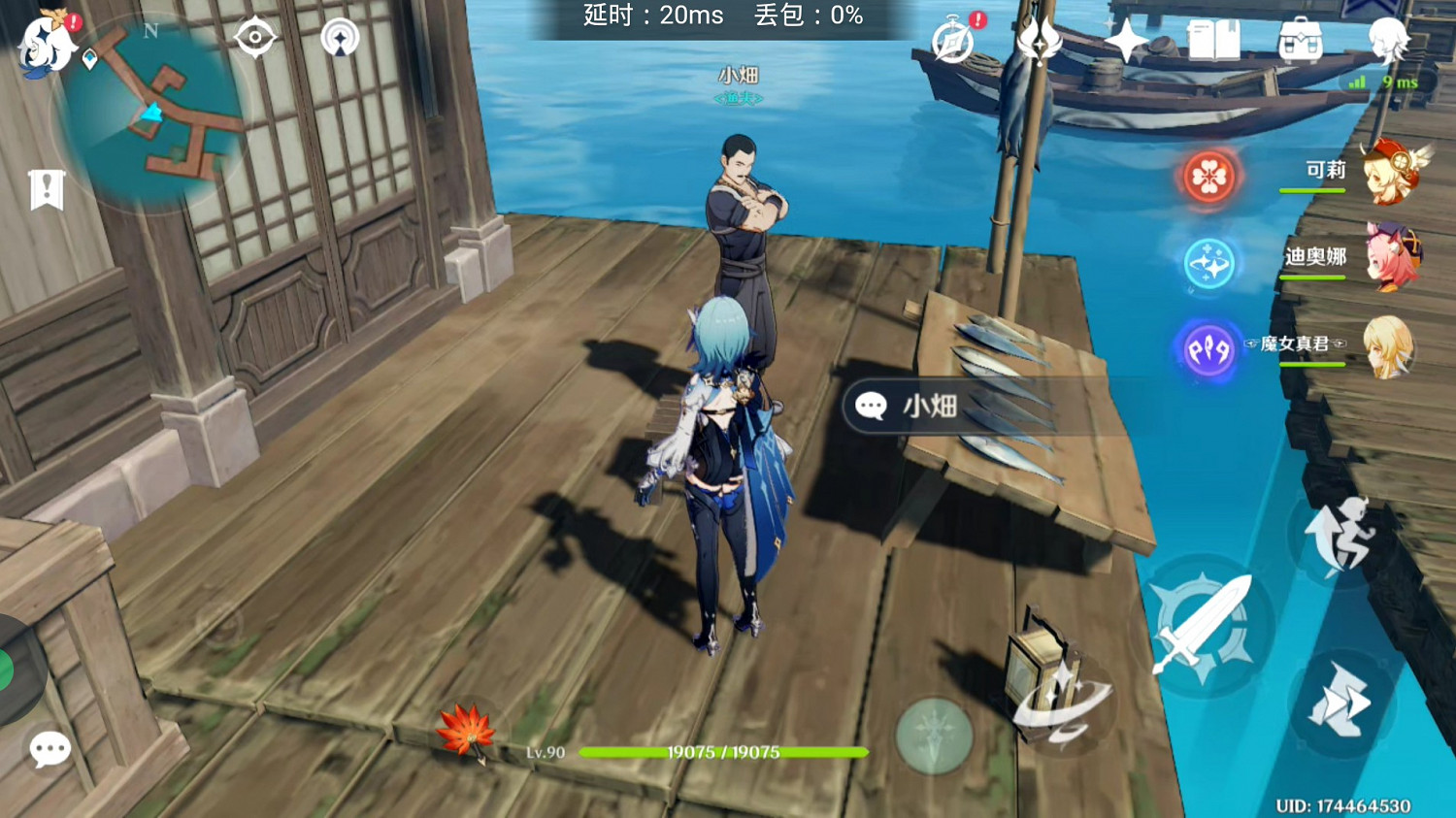The height and width of the screenshot is (818, 1456).
Task: Tap the green HP bar showing 19075/19075
Action: click(x=722, y=752)
